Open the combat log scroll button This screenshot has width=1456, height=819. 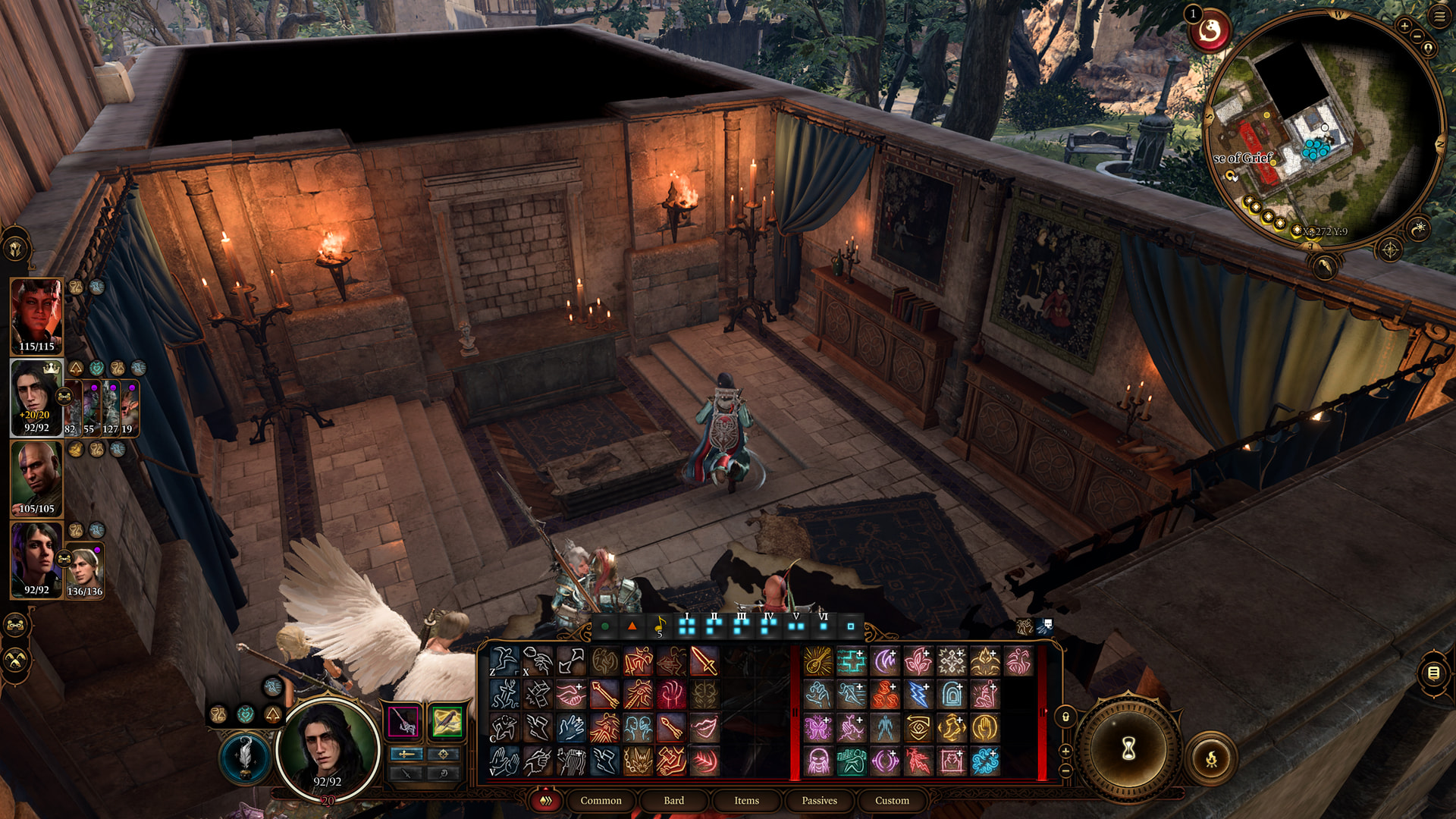(1433, 673)
